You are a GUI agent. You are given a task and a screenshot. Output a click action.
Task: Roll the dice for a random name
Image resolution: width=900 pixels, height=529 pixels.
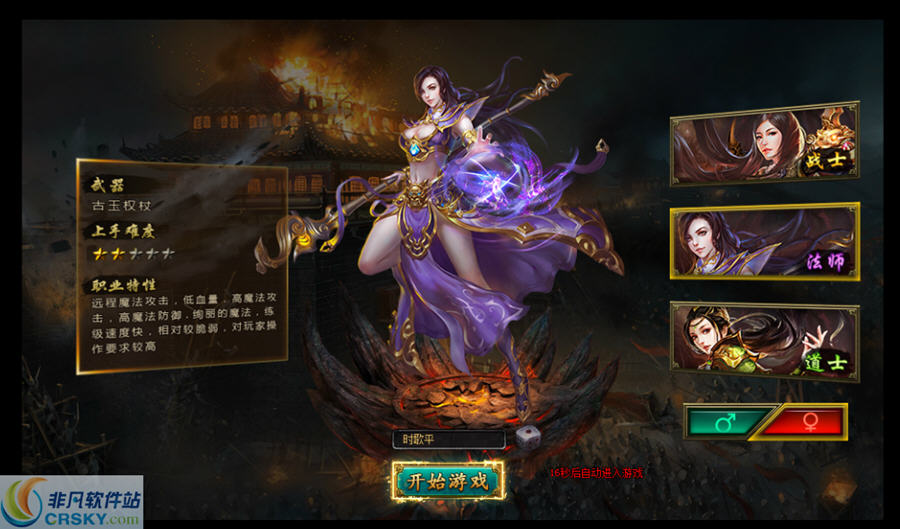(524, 438)
